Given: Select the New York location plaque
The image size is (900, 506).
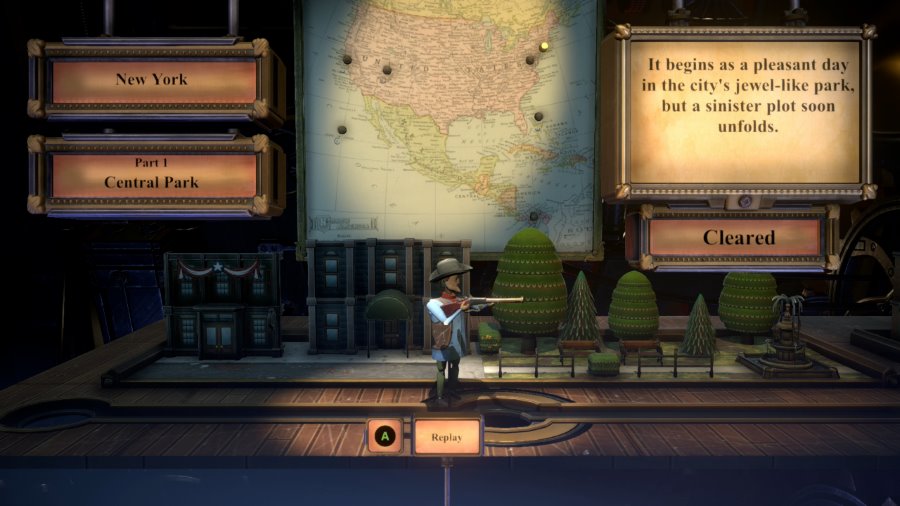Looking at the screenshot, I should coord(152,80).
